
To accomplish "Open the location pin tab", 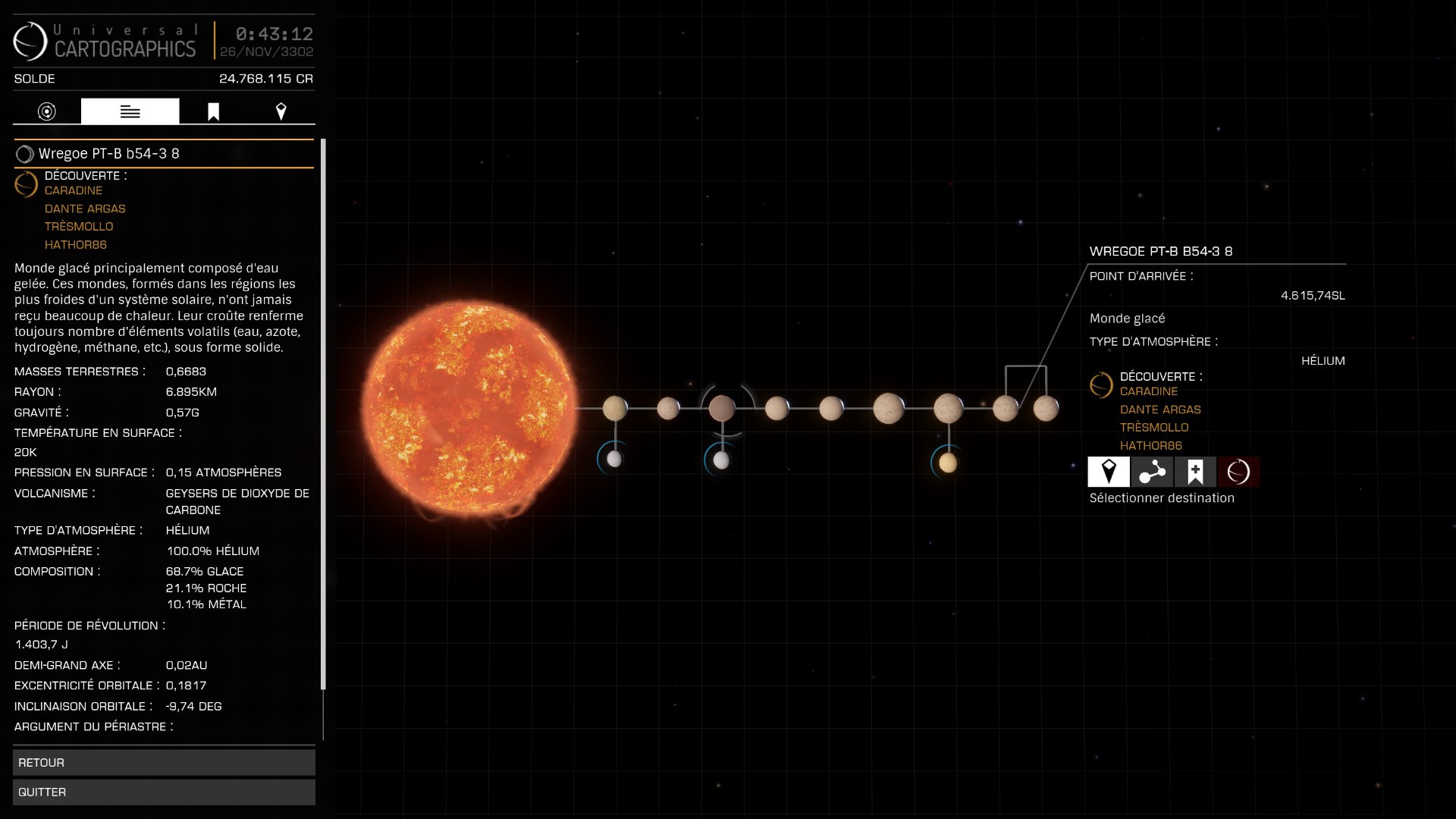I will pos(281,111).
